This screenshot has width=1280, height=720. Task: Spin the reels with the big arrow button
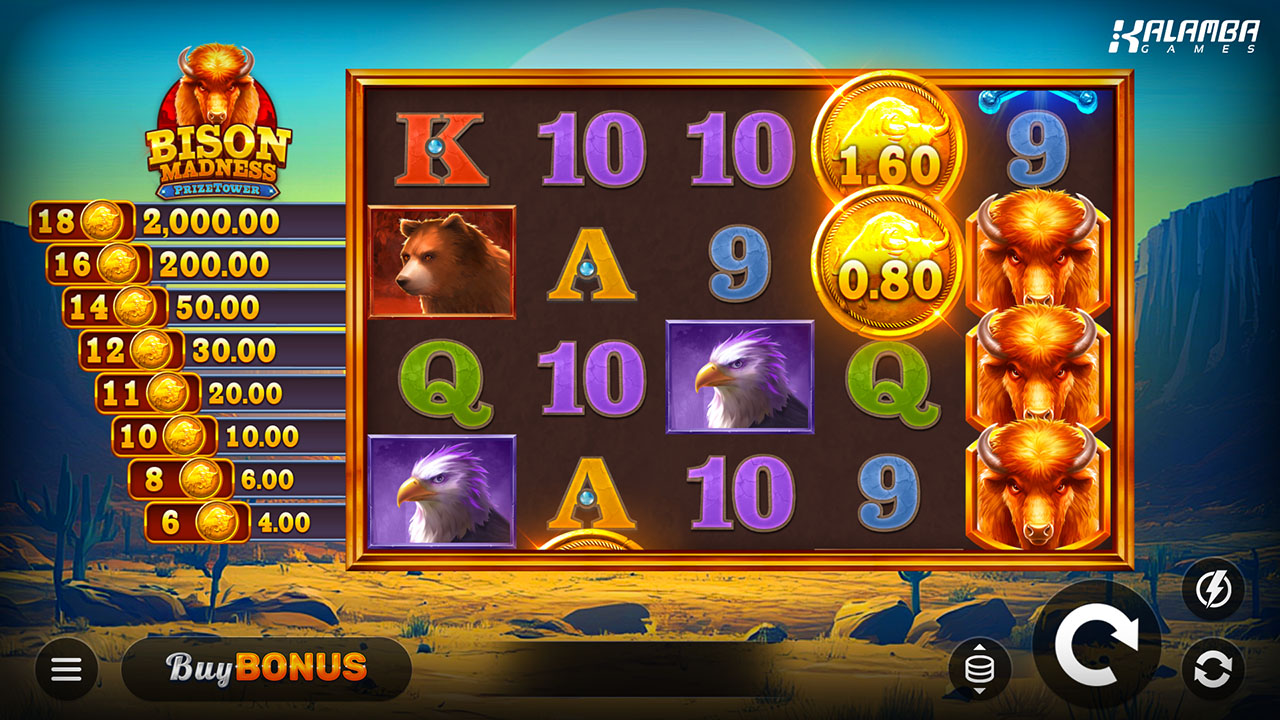[1097, 645]
